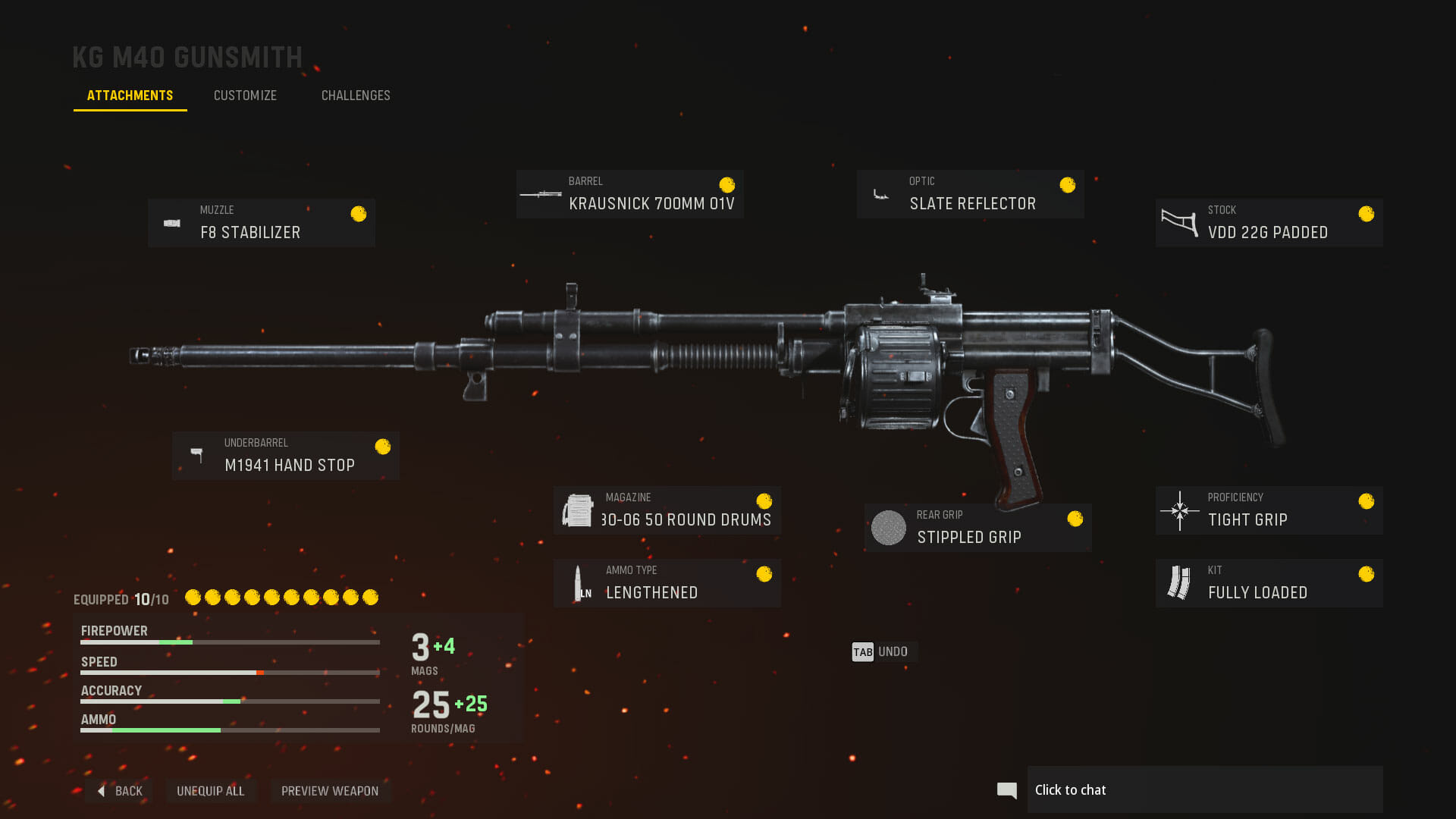This screenshot has width=1456, height=819.
Task: Choose the VDD 22G Padded stock slot
Action: pyautogui.click(x=1269, y=223)
